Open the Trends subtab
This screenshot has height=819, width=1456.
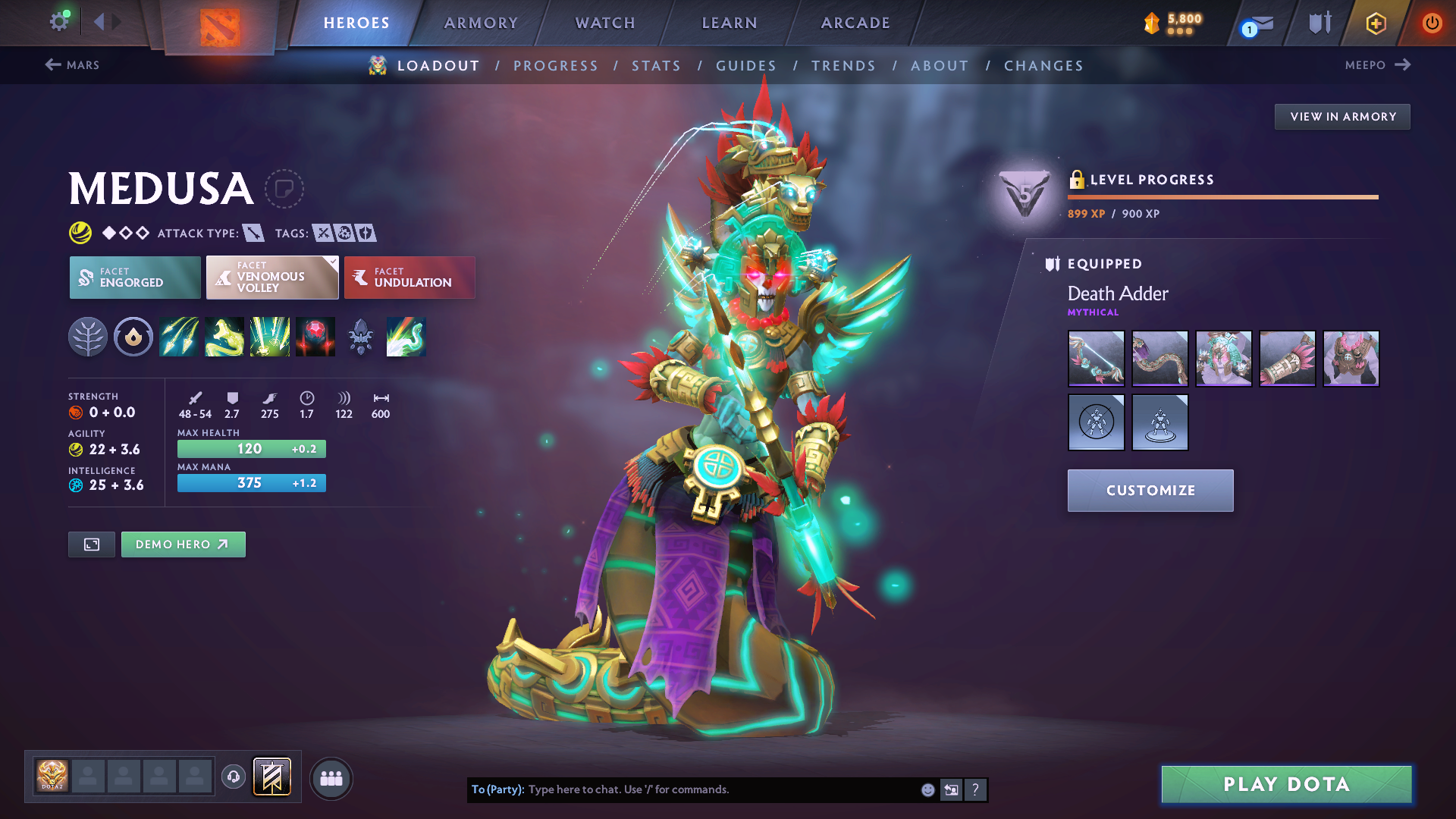(x=843, y=66)
